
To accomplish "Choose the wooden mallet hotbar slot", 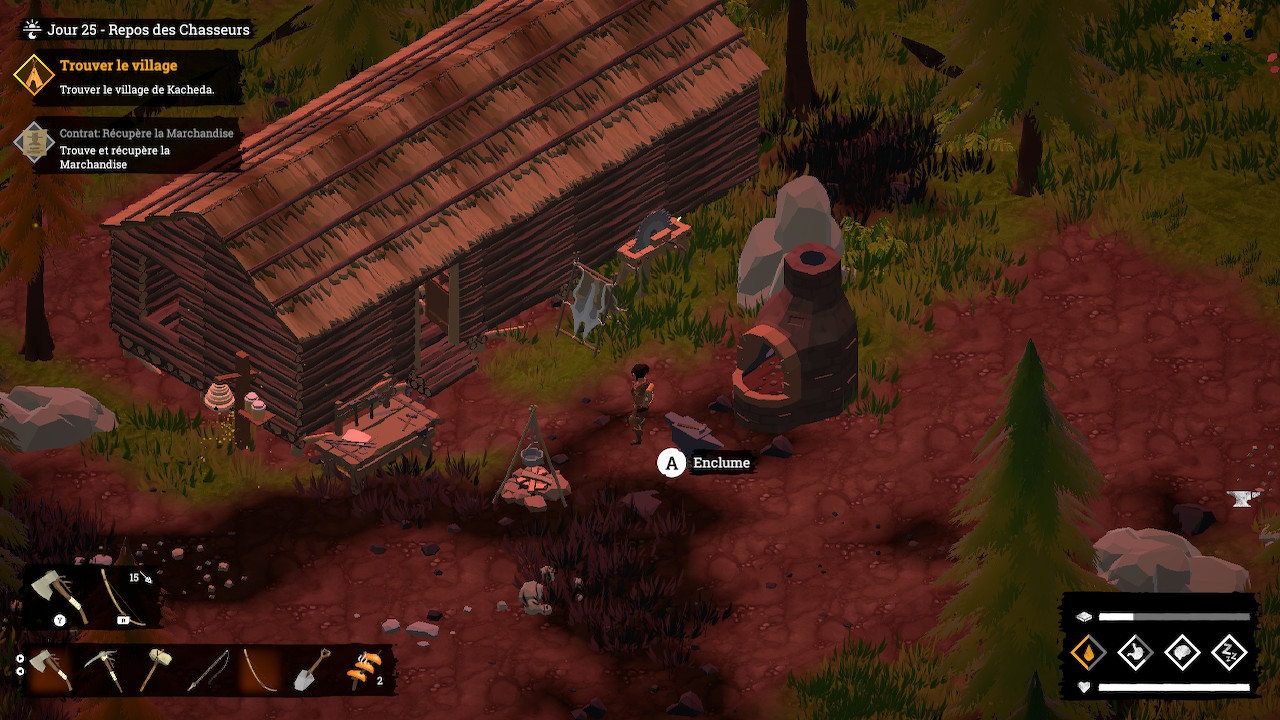I will 155,669.
